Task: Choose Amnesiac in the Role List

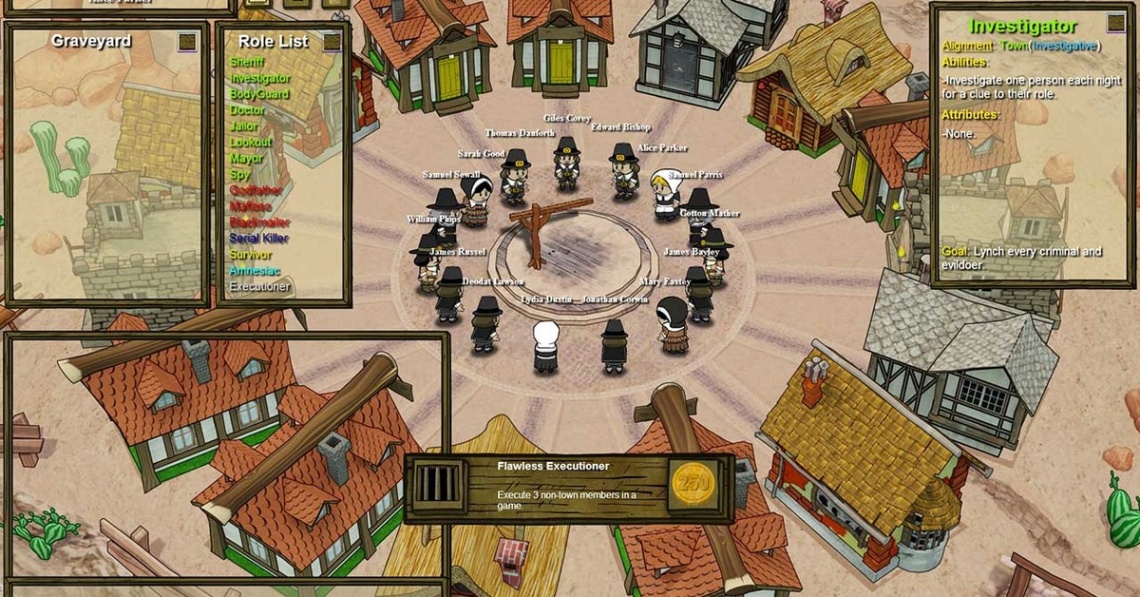Action: pos(256,270)
